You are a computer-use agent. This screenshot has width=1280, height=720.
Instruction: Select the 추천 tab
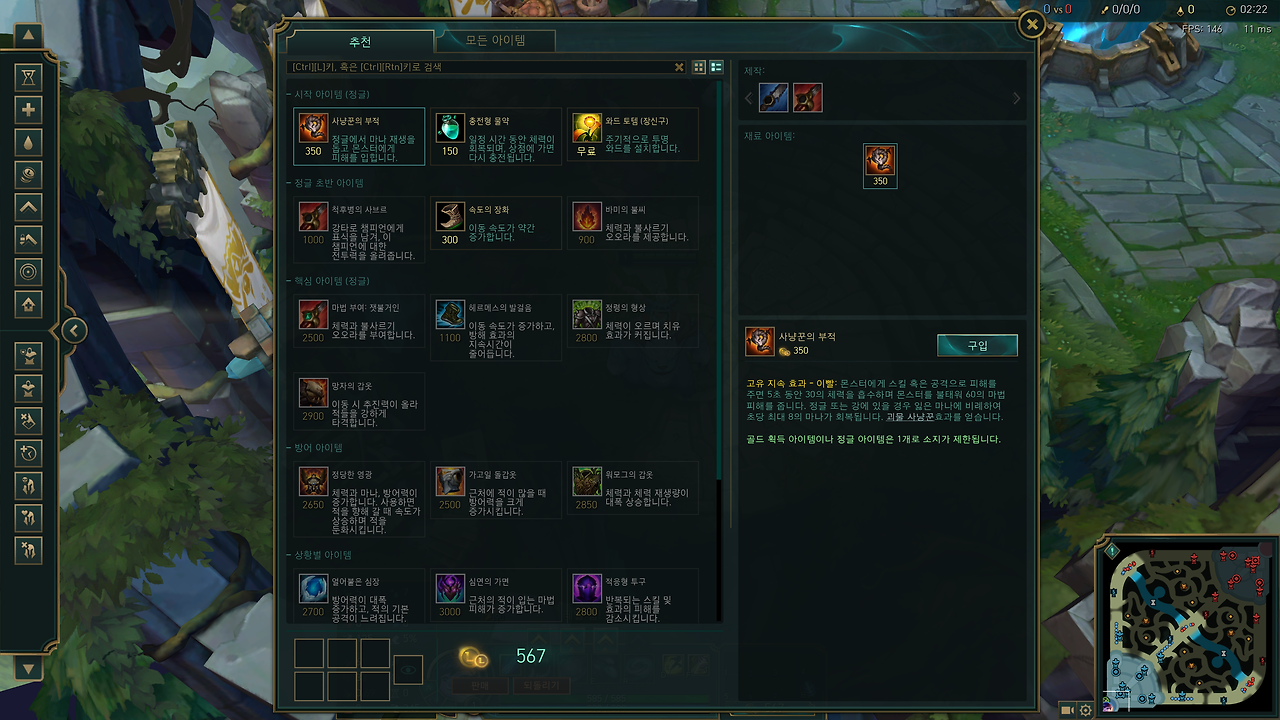pyautogui.click(x=360, y=41)
